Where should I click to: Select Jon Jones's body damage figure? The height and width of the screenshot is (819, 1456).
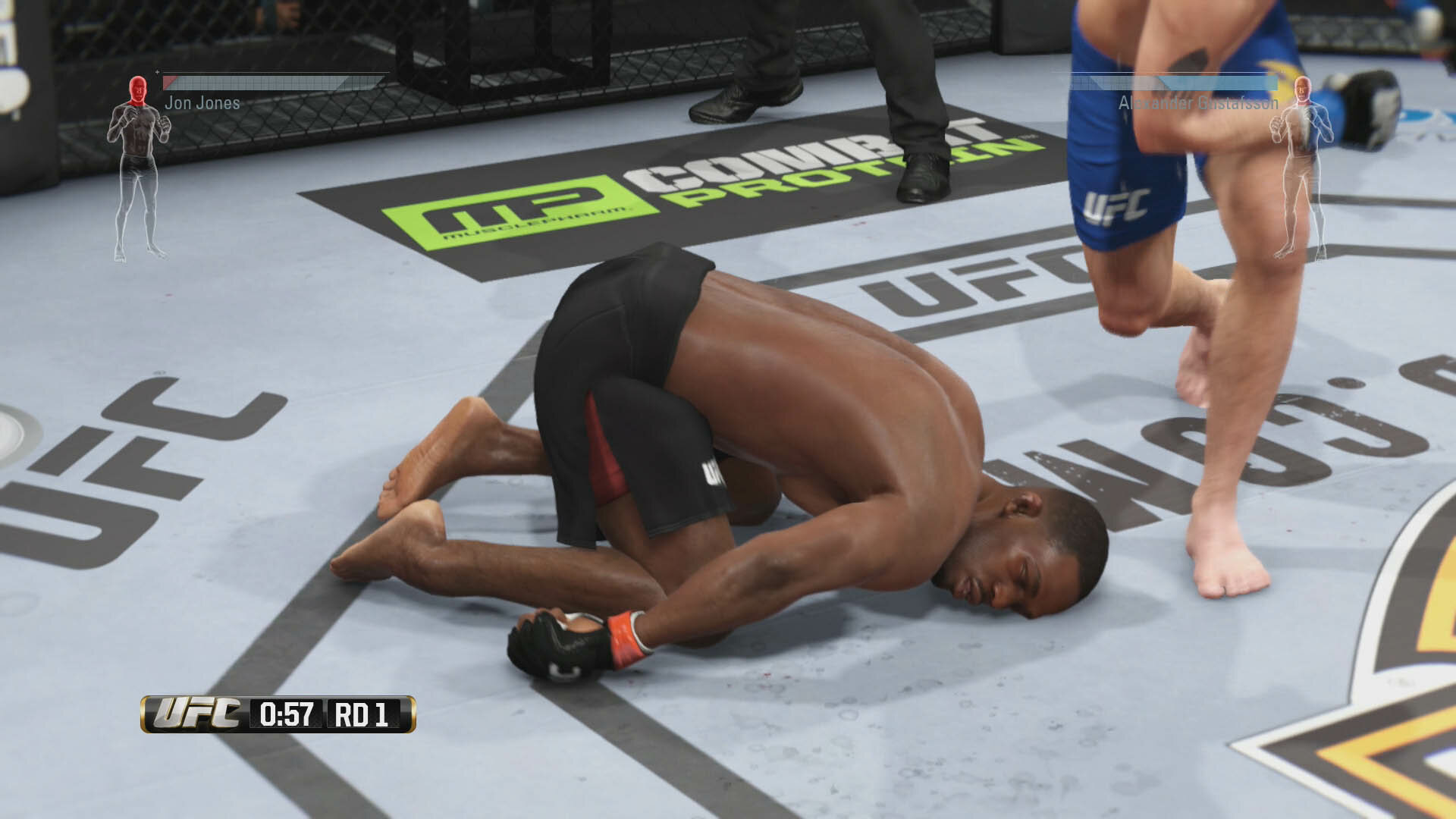tap(138, 167)
